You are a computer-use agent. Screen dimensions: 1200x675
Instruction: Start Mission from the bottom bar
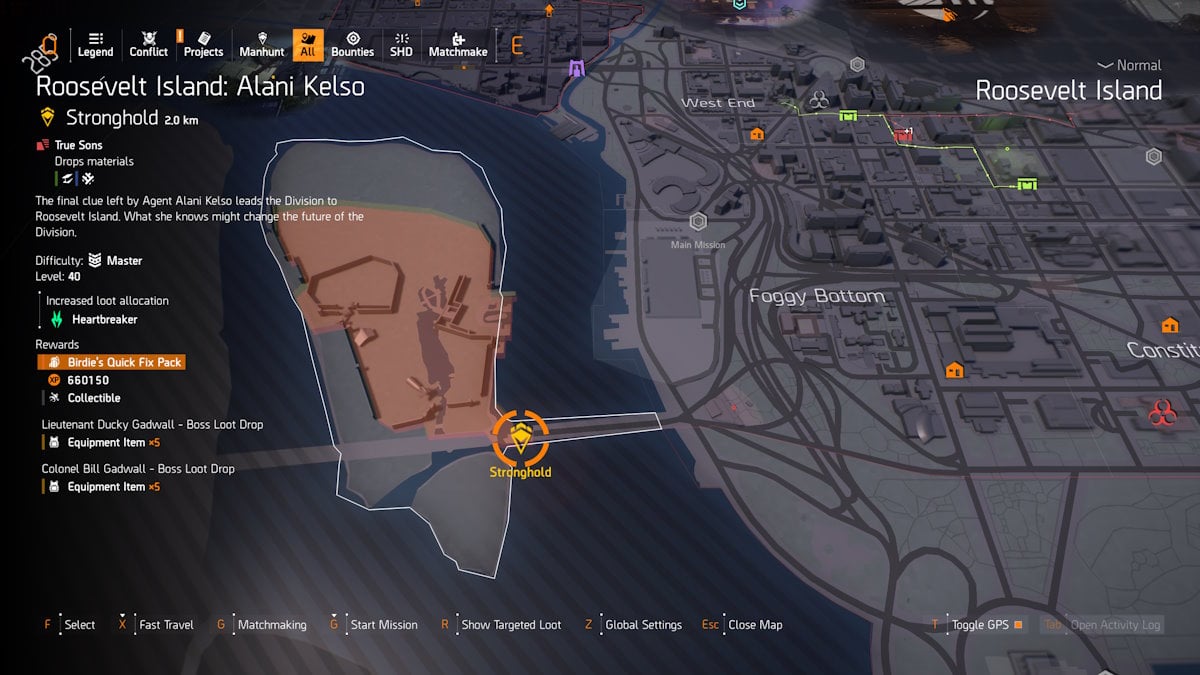pos(384,625)
